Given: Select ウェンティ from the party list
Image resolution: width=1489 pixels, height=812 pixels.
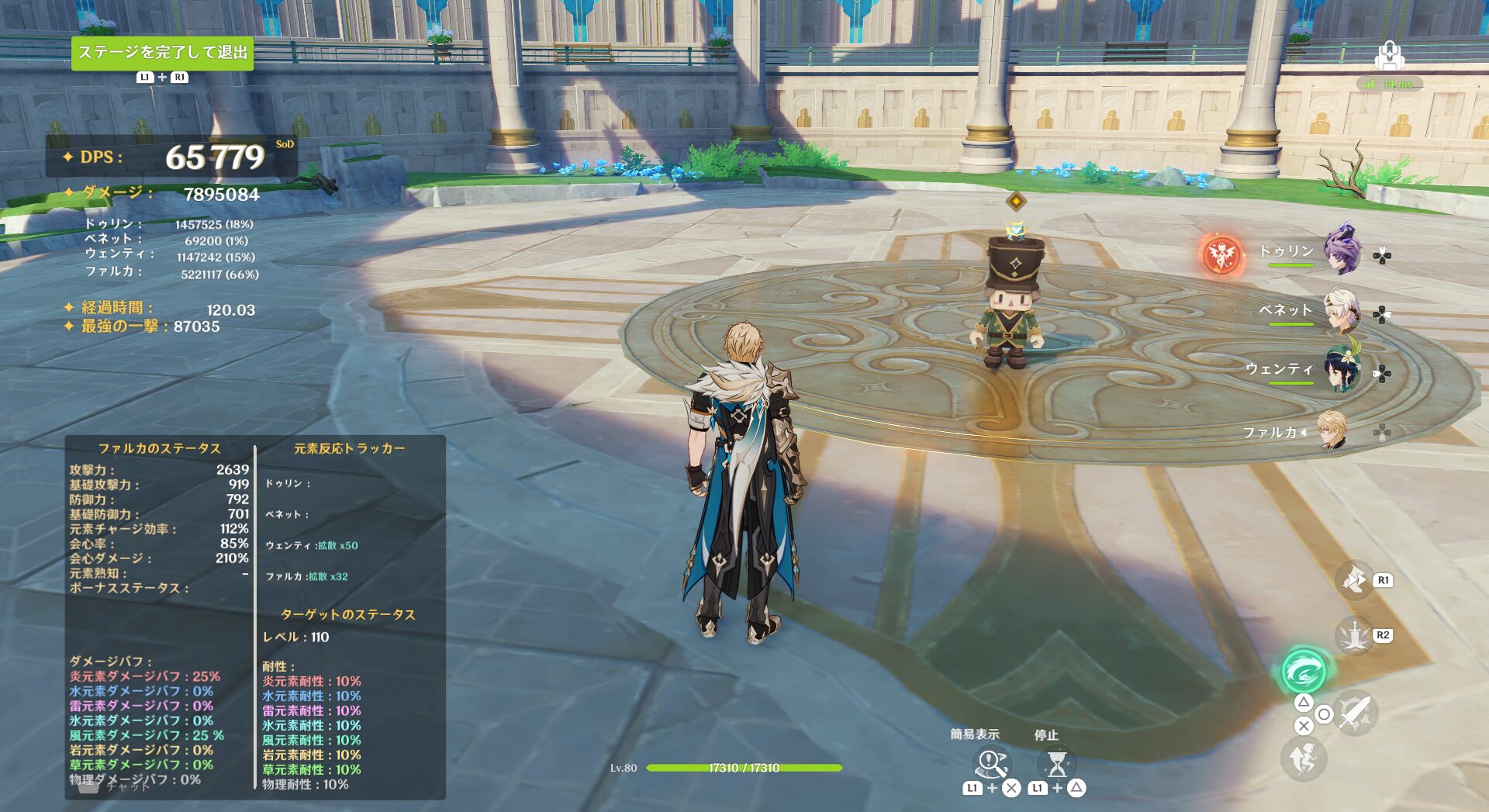Looking at the screenshot, I should (1342, 370).
